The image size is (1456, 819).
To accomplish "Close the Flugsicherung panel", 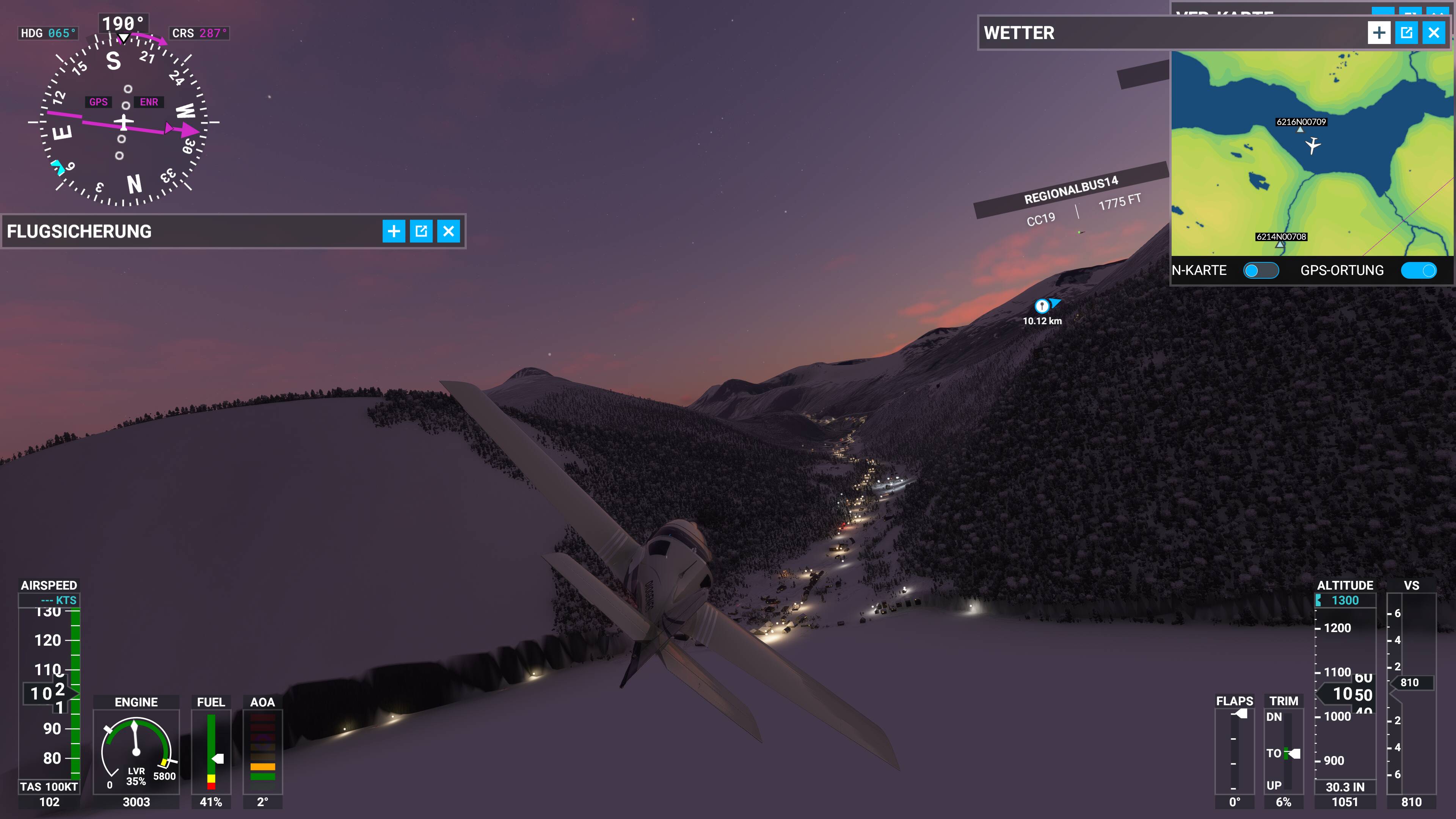I will pos(448,231).
